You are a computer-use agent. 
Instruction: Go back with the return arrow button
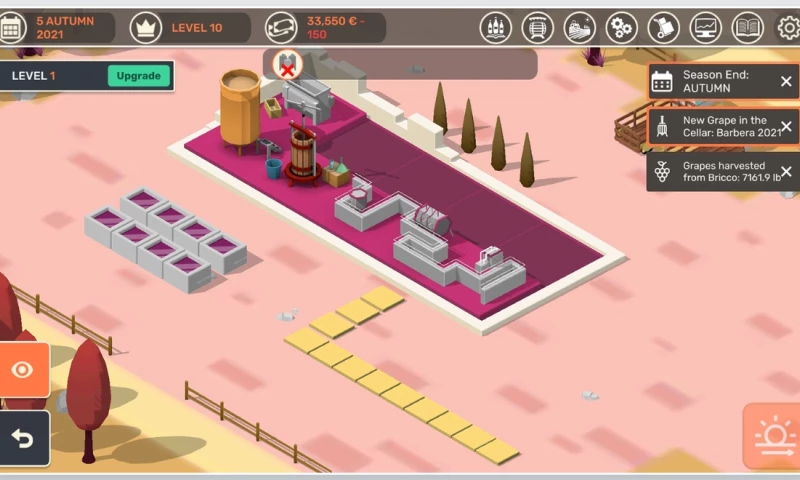(23, 439)
